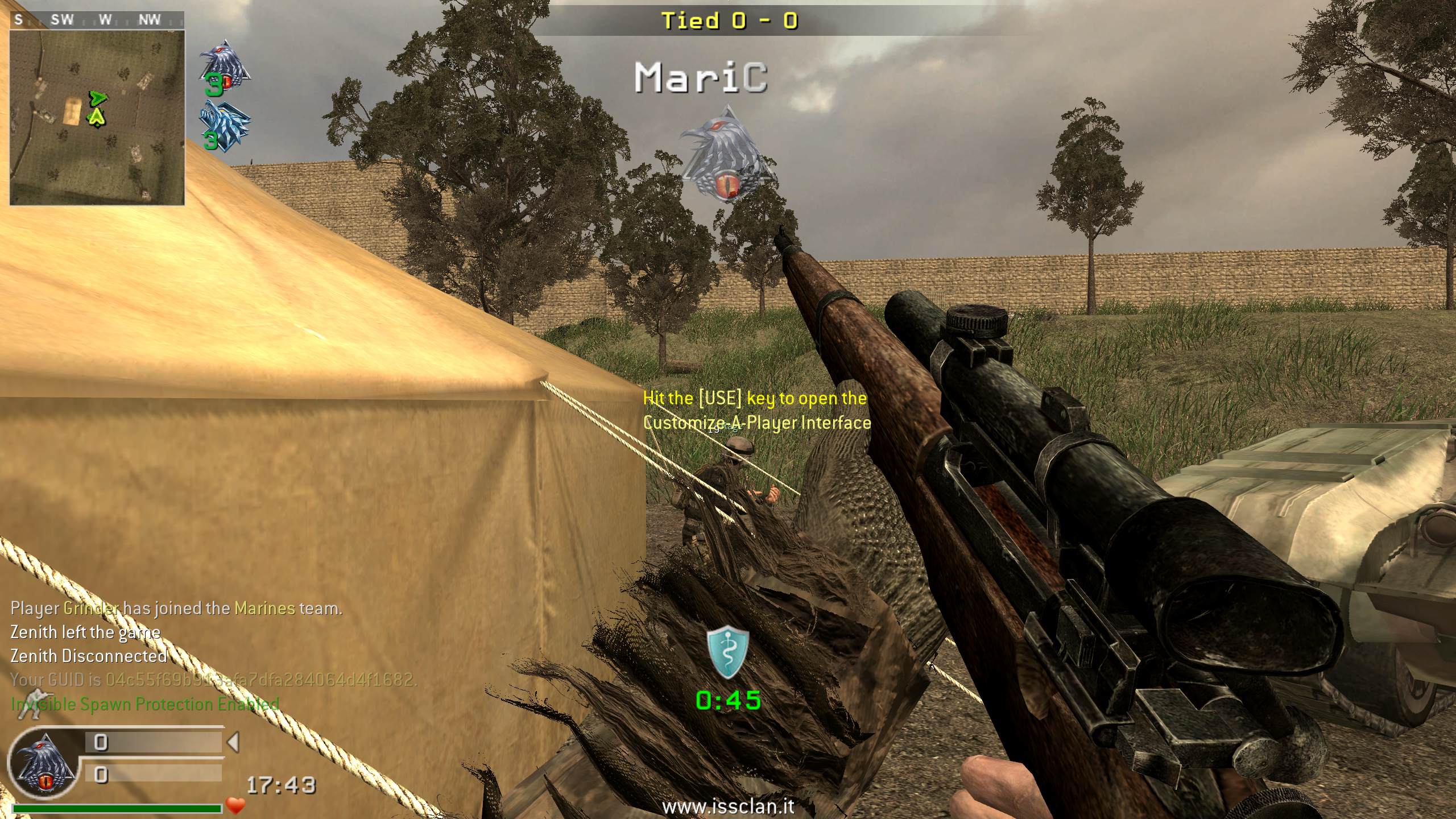Open the www.issclan.it link
The width and height of the screenshot is (1456, 819).
[x=728, y=806]
